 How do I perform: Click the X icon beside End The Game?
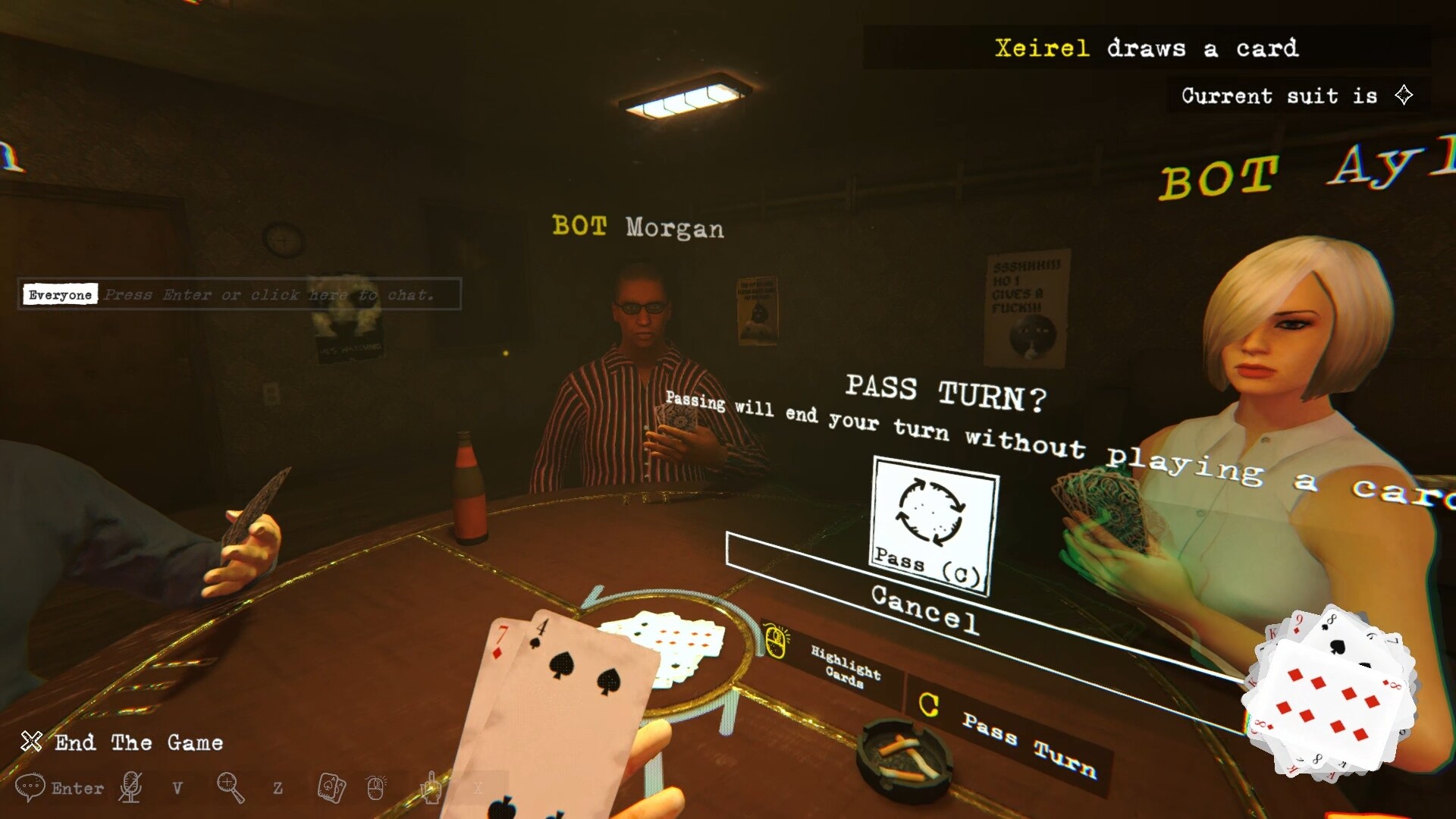pyautogui.click(x=30, y=742)
